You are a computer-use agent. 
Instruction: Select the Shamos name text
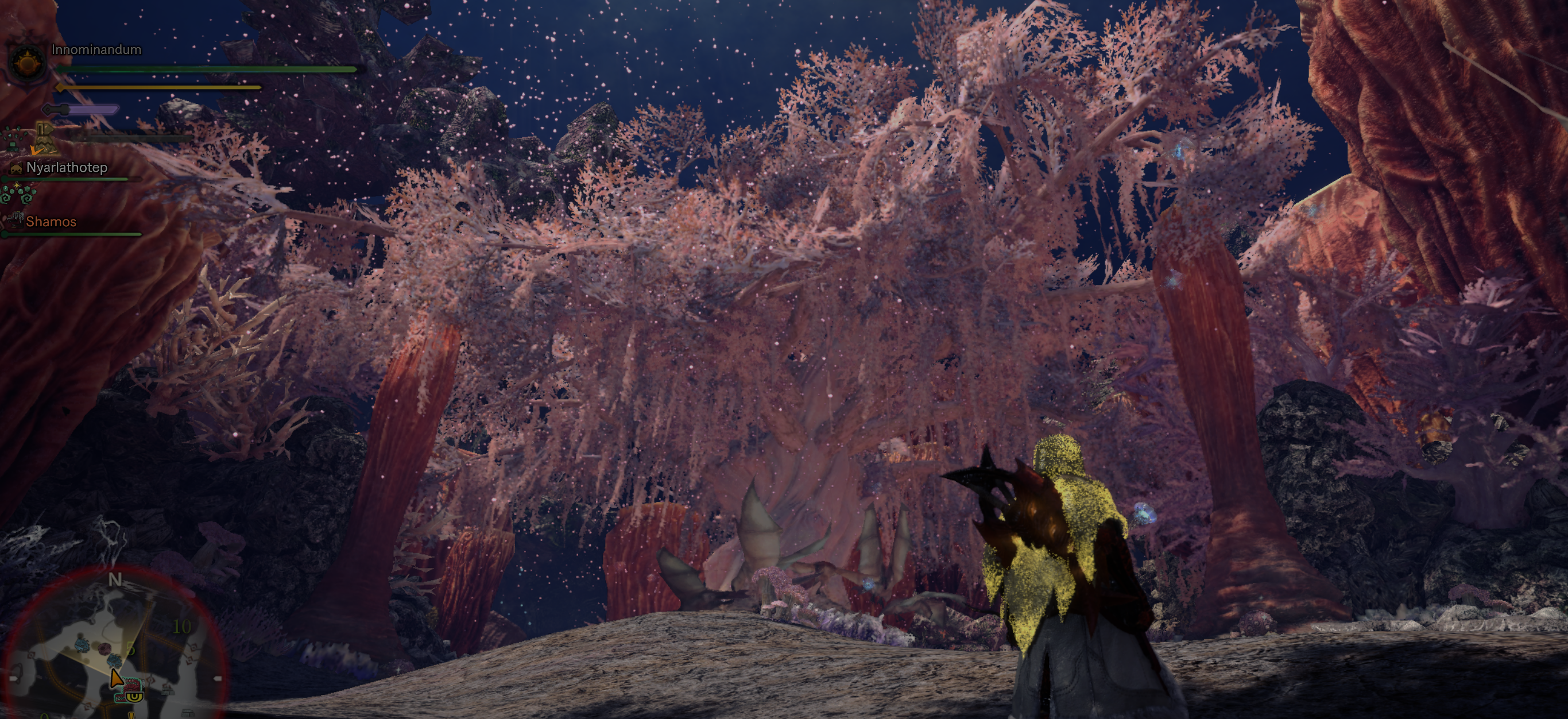[x=52, y=221]
